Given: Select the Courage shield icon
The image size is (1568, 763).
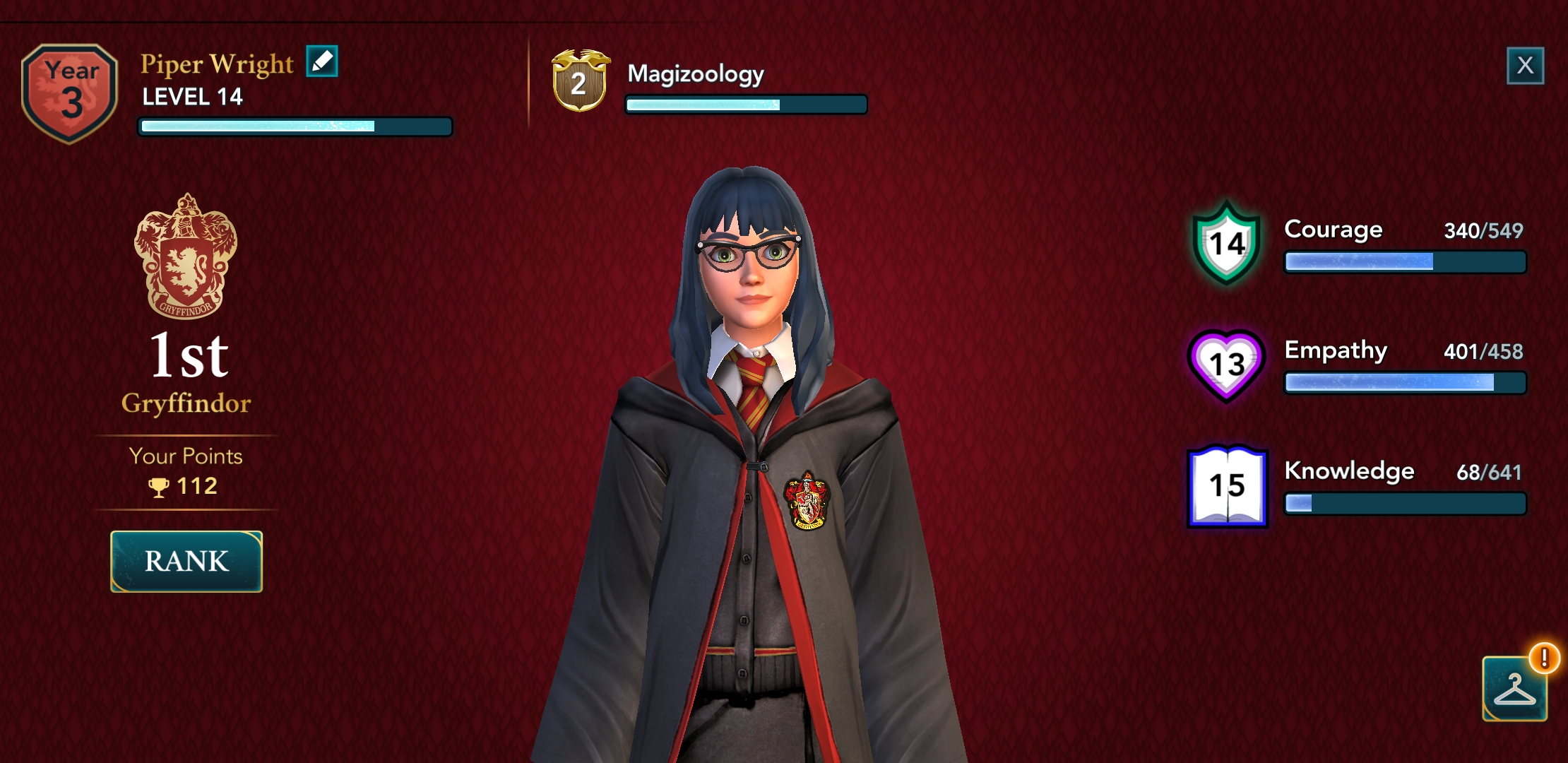Looking at the screenshot, I should [1227, 244].
